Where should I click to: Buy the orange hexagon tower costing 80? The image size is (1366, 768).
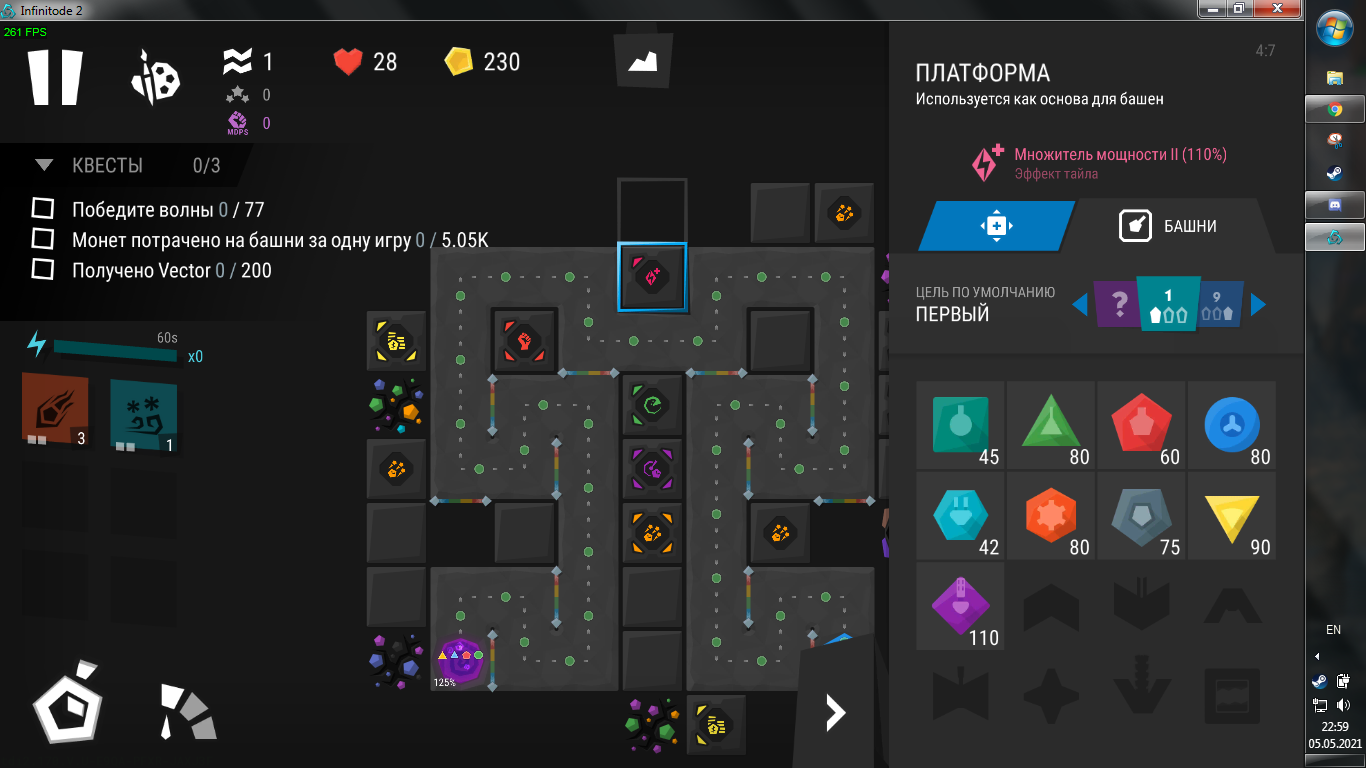[1050, 516]
